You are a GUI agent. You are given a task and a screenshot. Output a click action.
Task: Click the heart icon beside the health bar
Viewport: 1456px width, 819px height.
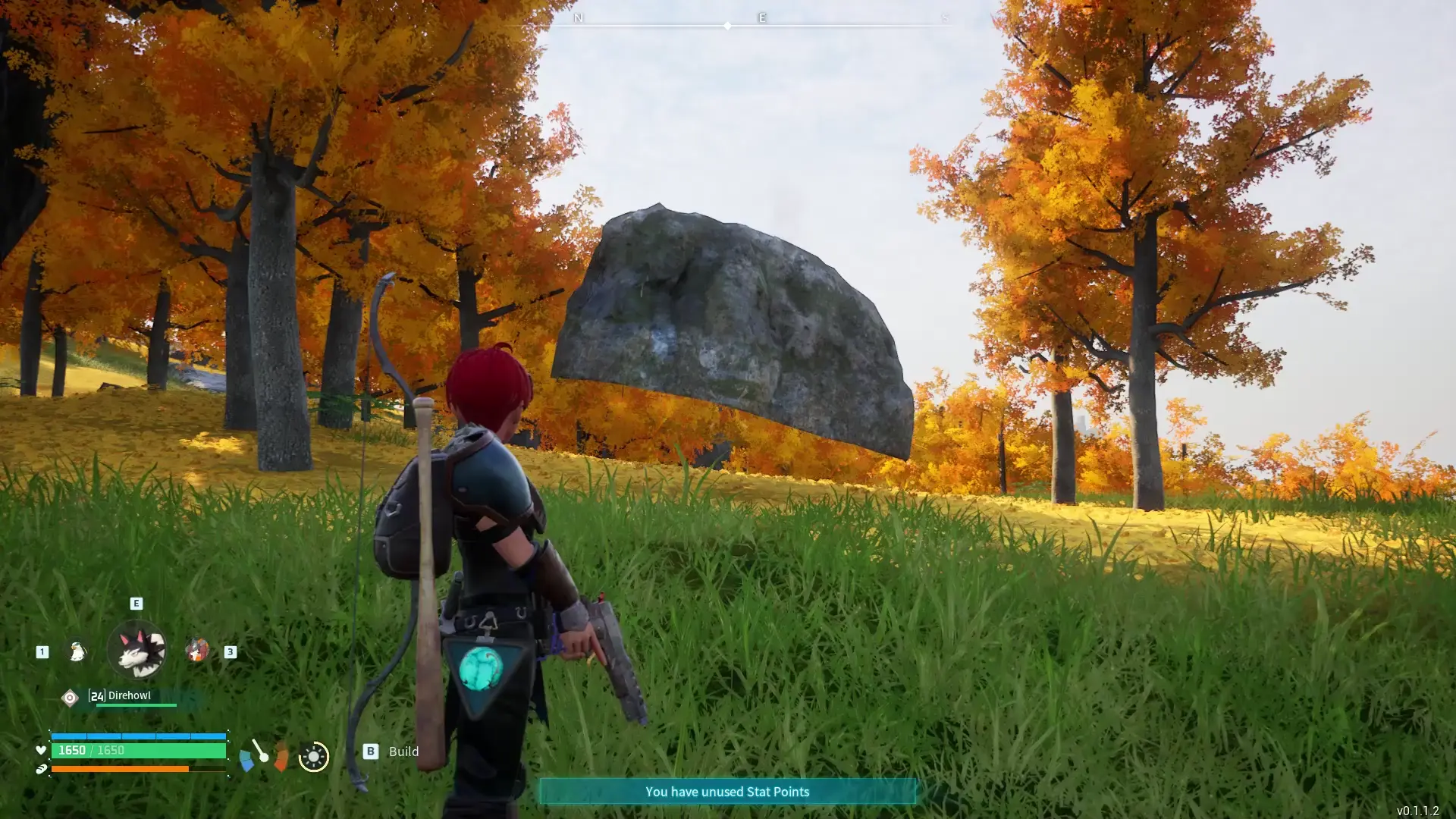[x=42, y=752]
